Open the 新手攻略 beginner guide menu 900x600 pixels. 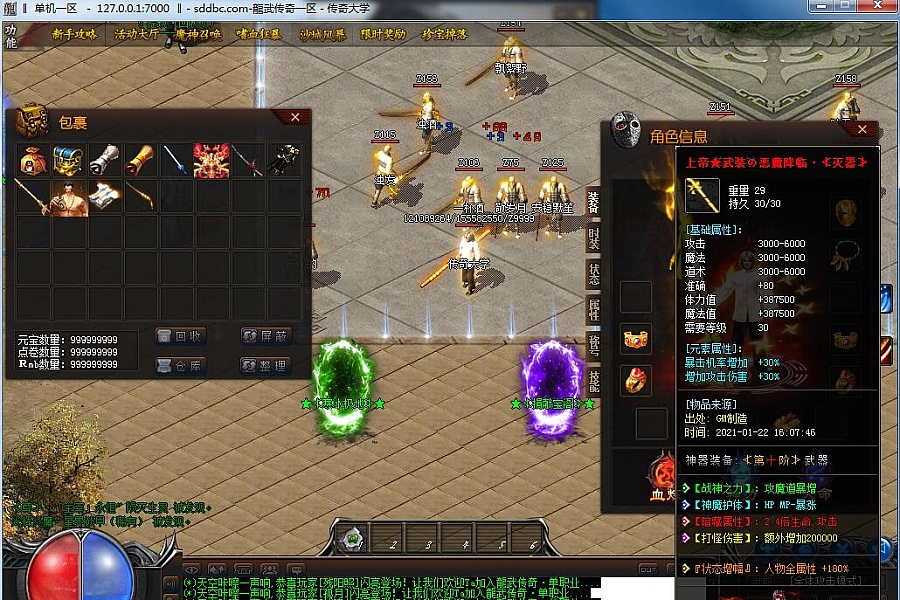coord(75,34)
